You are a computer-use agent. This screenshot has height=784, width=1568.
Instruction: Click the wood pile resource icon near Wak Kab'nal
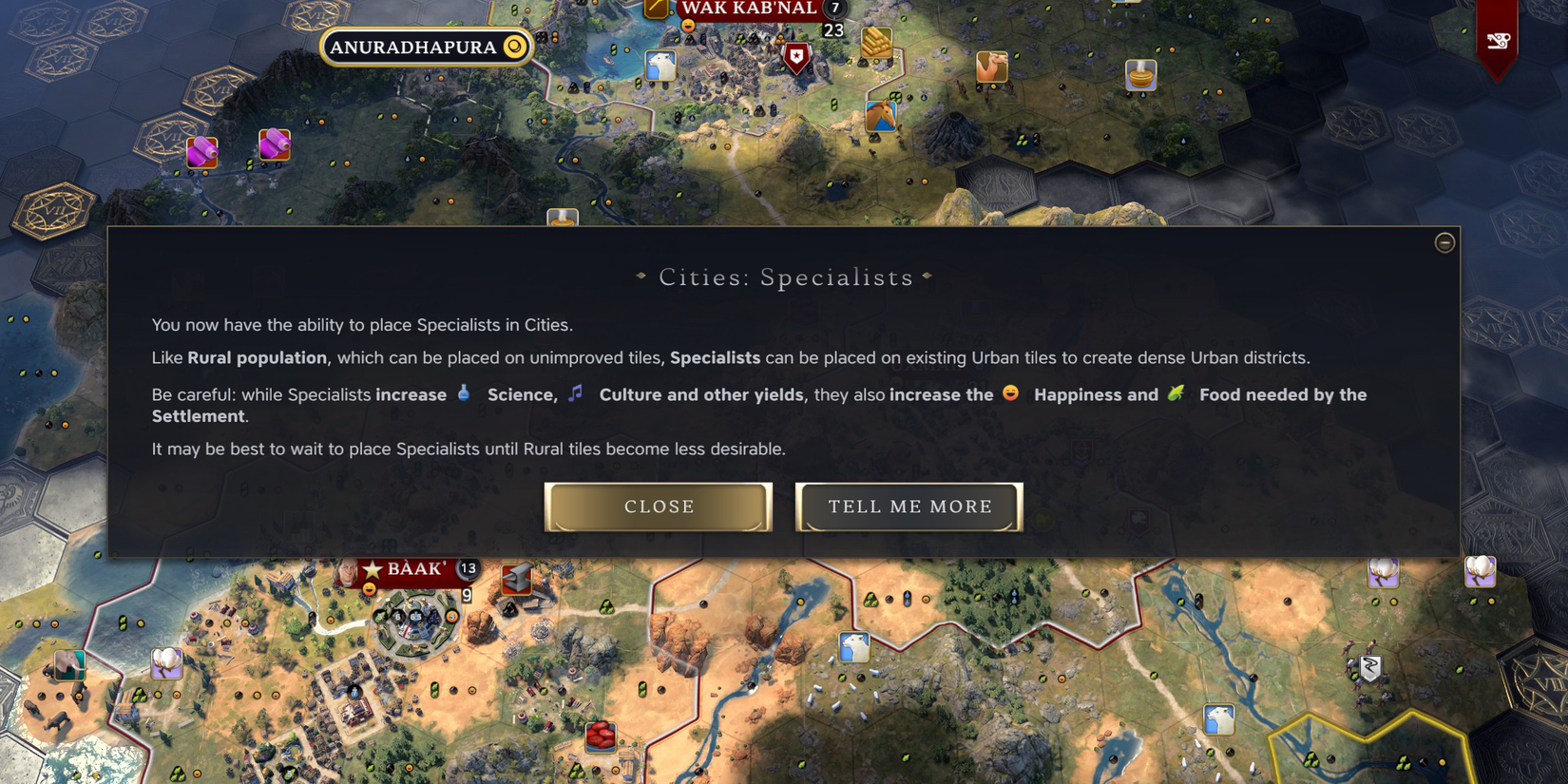click(875, 44)
